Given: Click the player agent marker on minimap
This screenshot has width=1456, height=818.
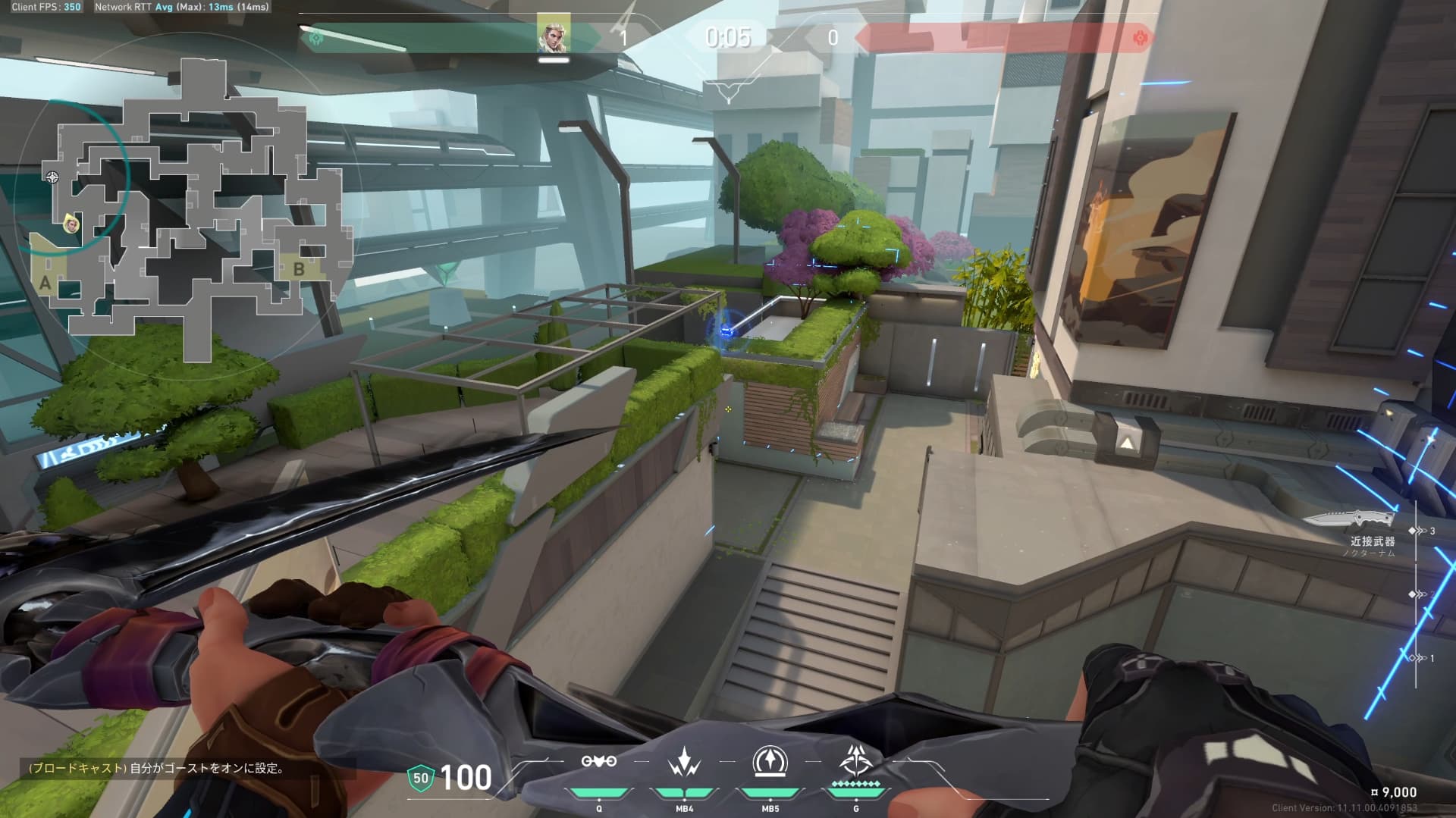Looking at the screenshot, I should tap(72, 224).
